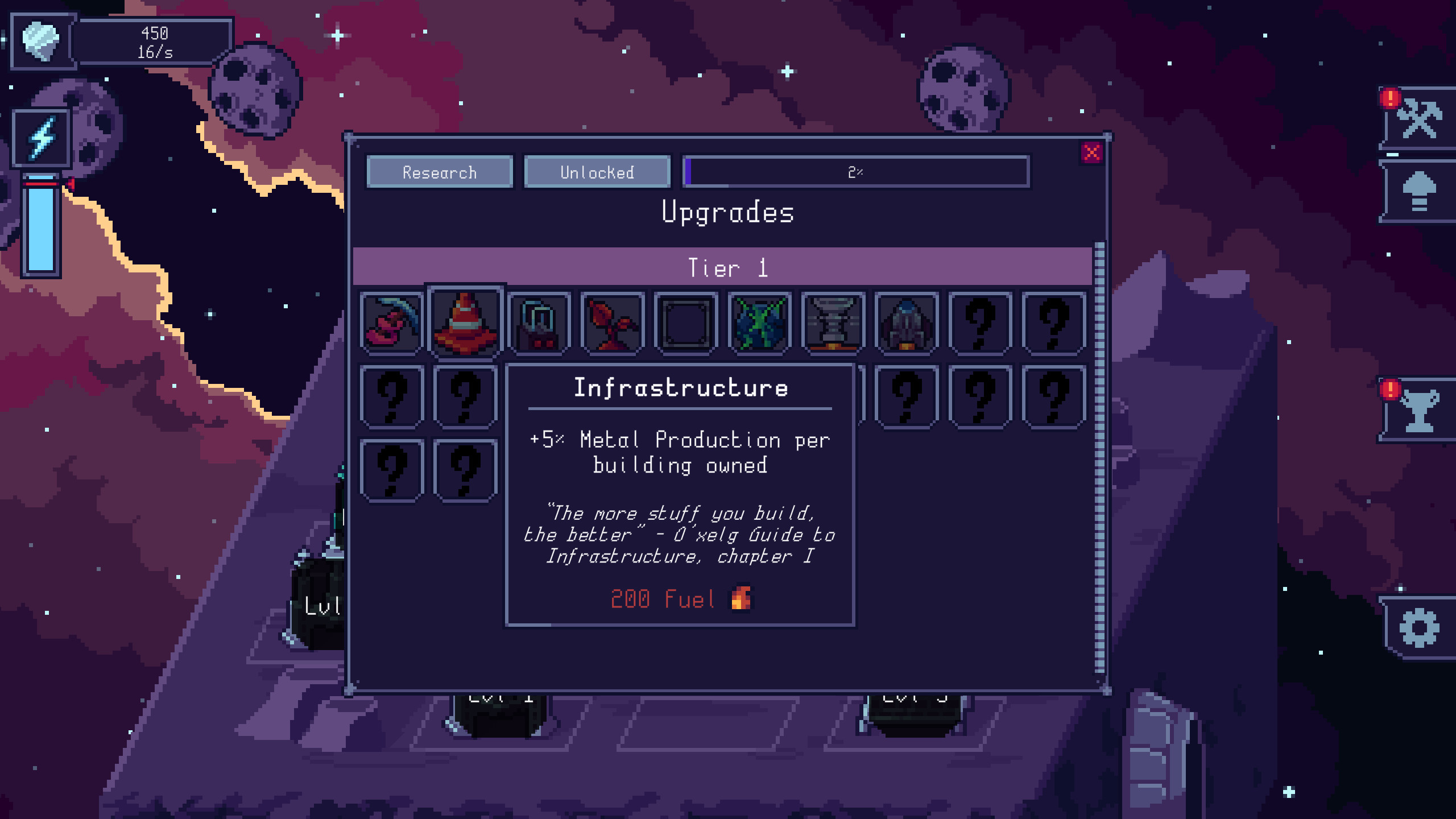Select the pickaxe upgrade icon
The image size is (1456, 819).
391,322
